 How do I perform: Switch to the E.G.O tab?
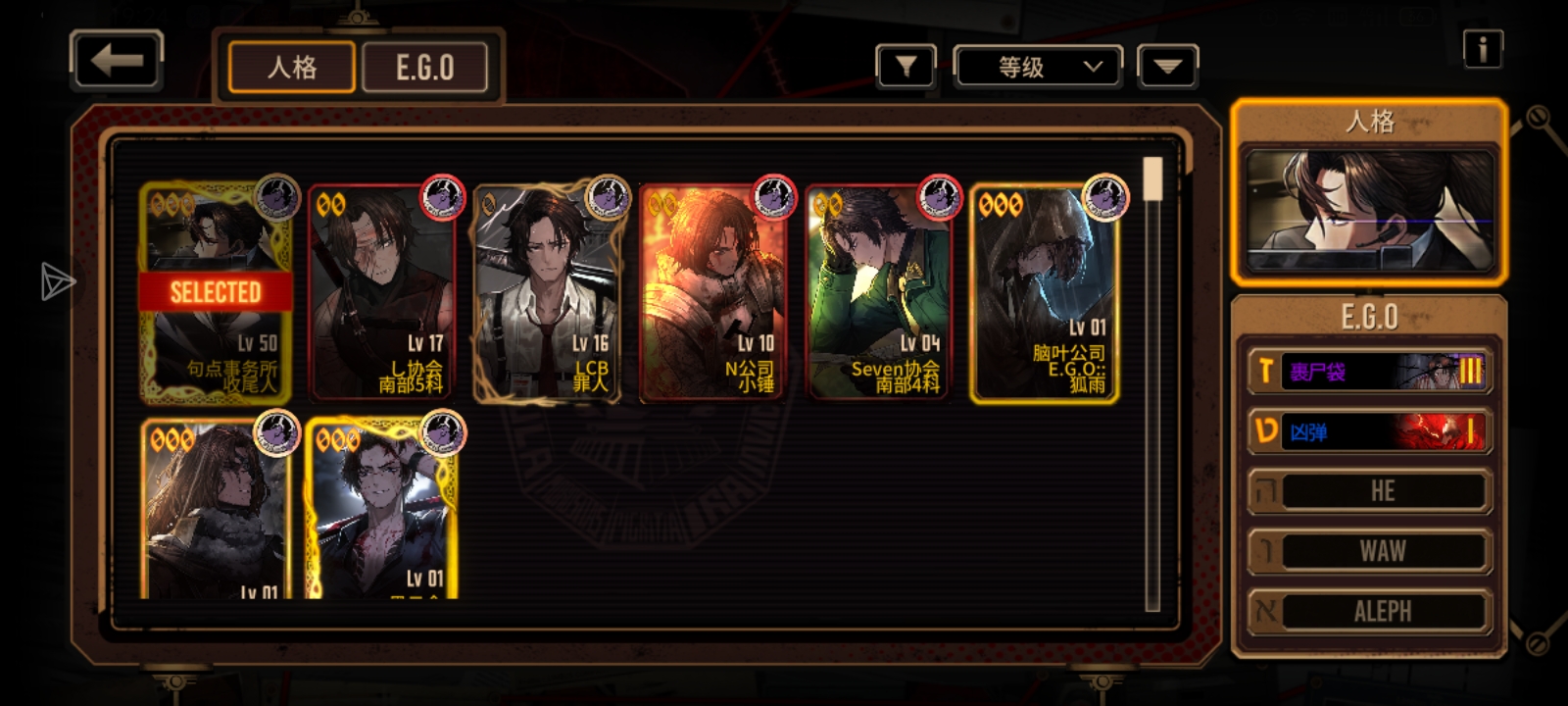point(424,68)
